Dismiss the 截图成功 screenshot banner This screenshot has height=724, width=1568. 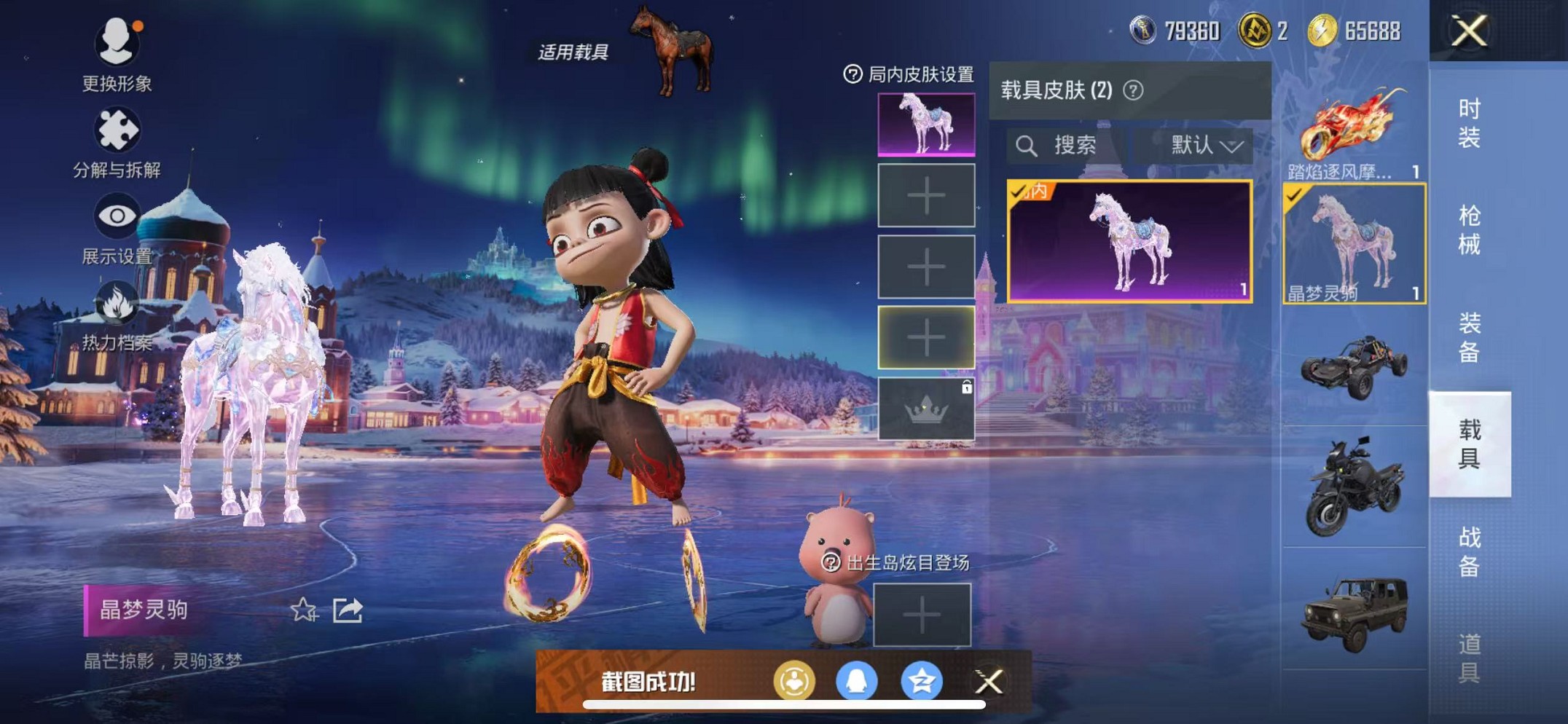989,682
